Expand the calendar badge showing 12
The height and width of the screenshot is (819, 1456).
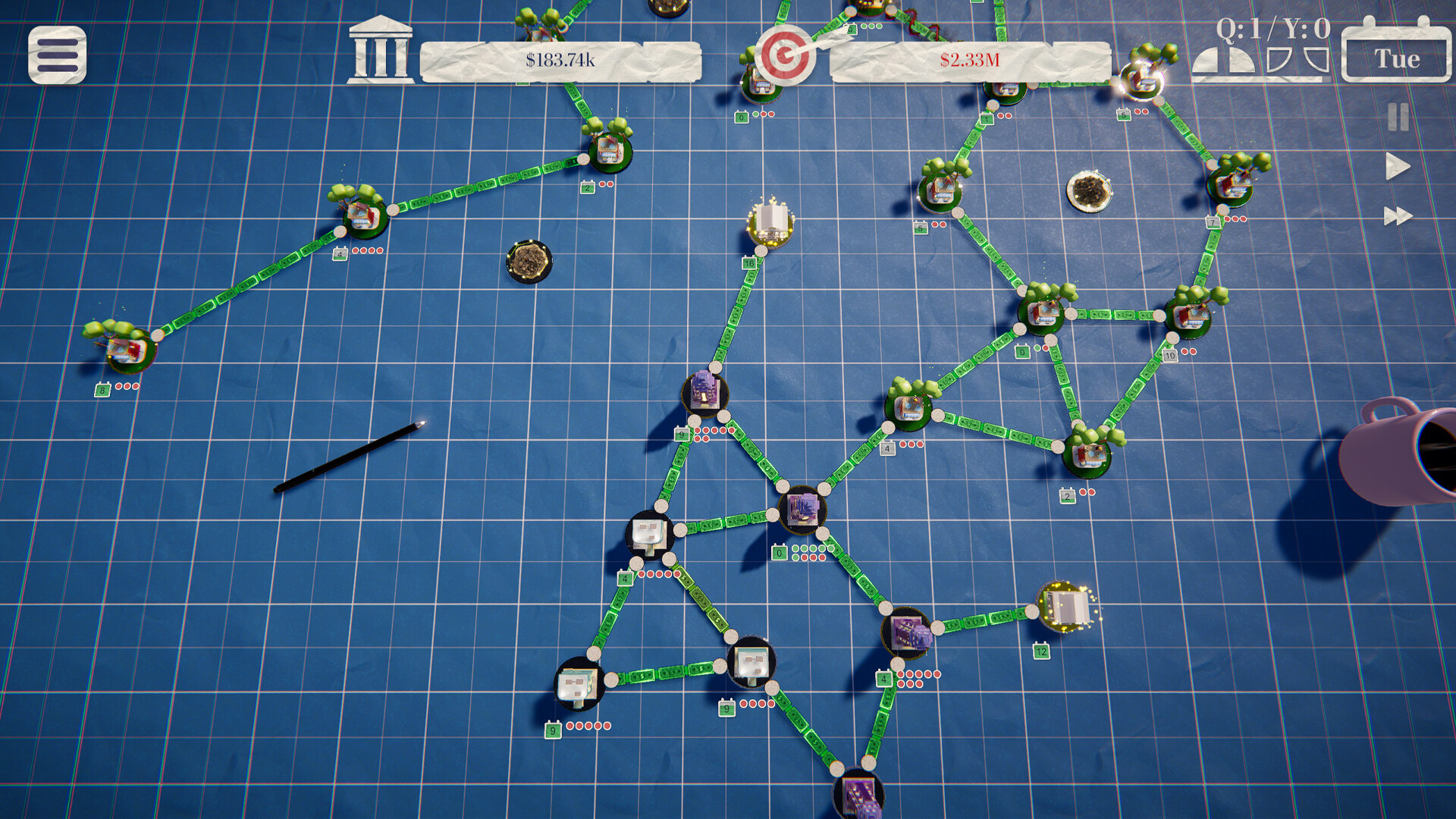coord(1040,650)
